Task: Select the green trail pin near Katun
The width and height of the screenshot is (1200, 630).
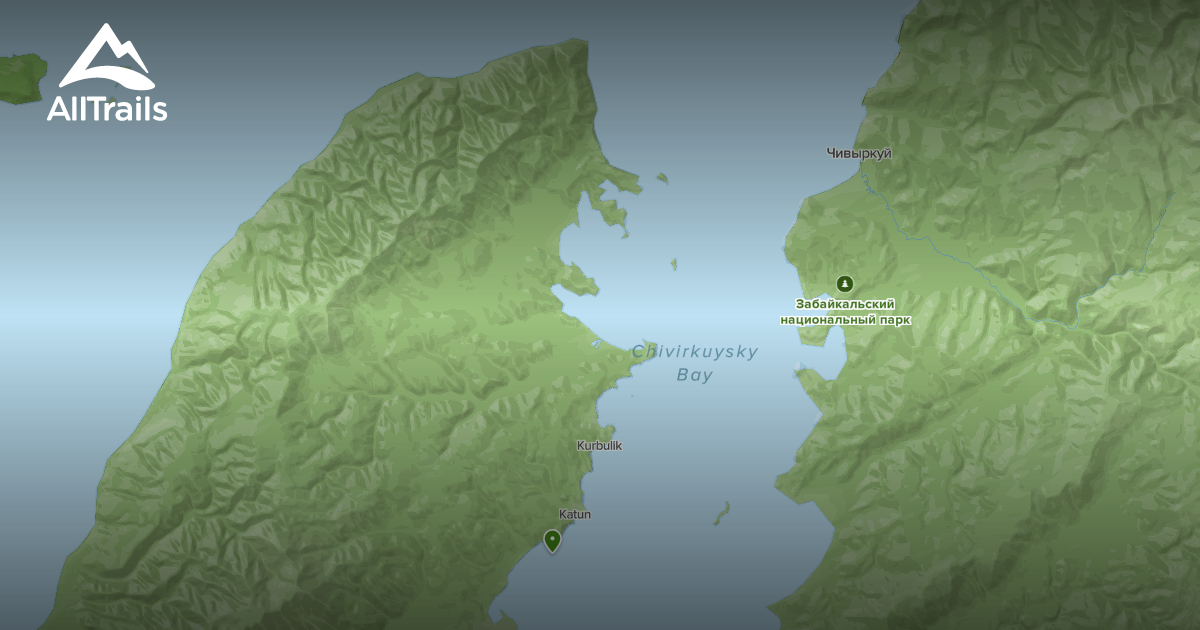Action: pyautogui.click(x=551, y=540)
